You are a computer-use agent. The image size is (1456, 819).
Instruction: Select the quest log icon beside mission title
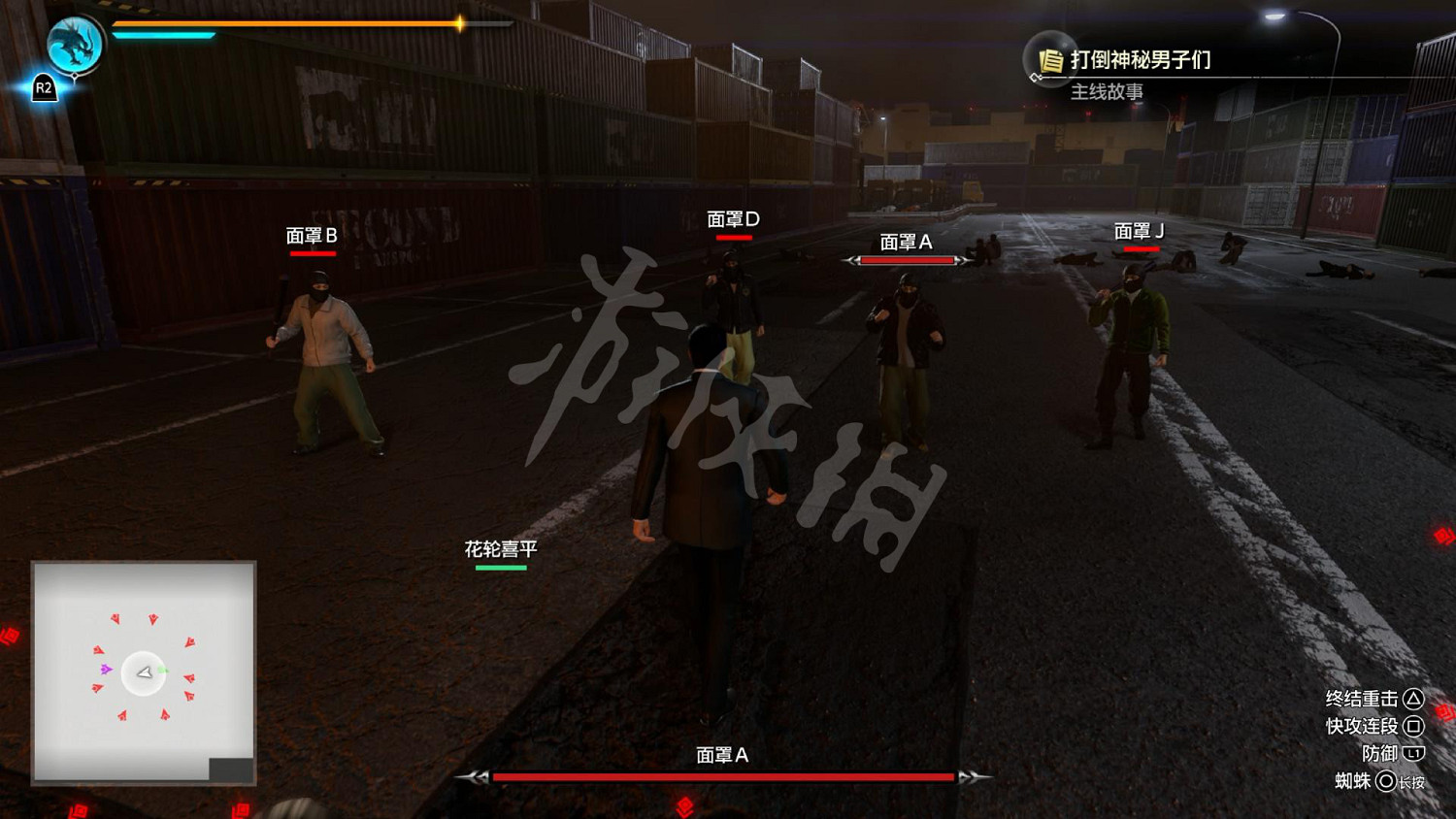1050,60
